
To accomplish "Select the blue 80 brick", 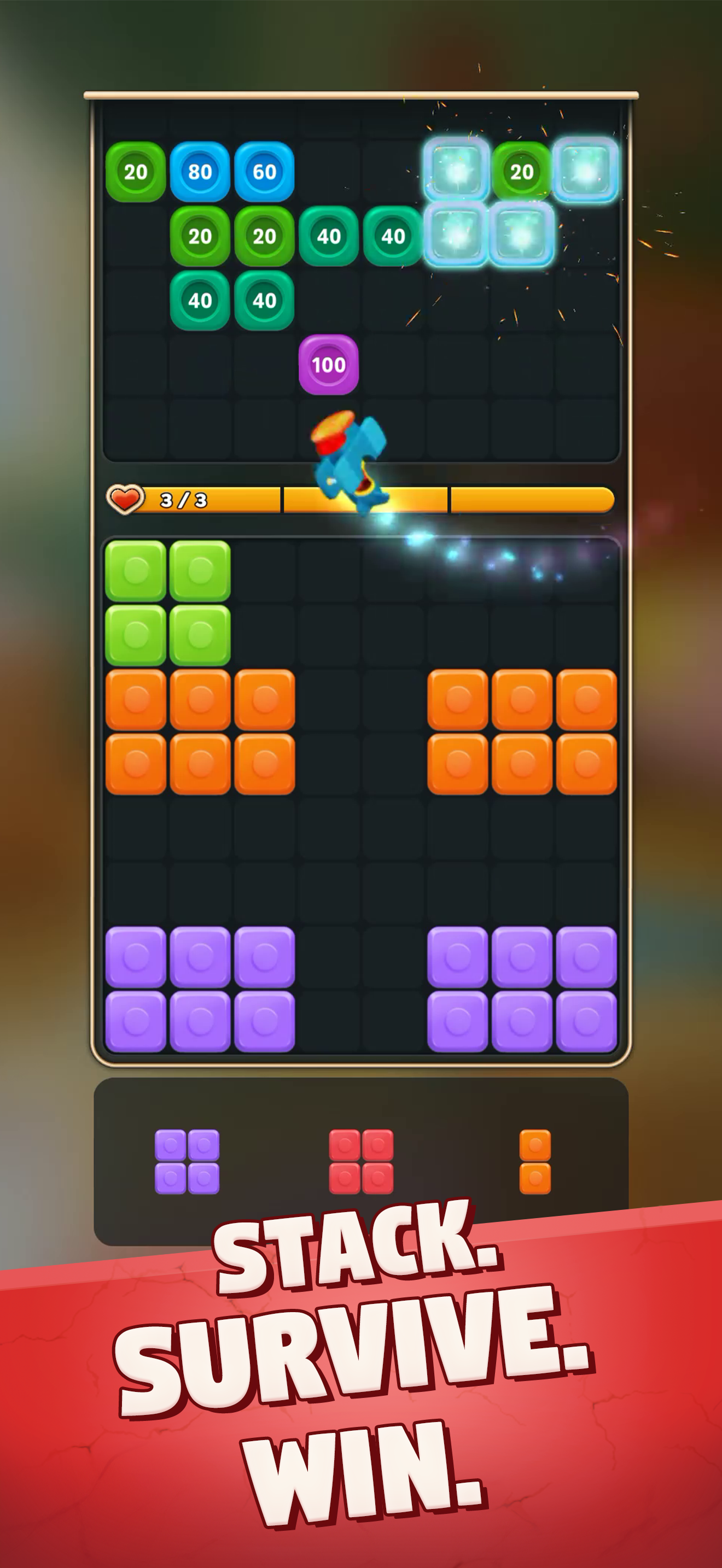I will point(201,172).
